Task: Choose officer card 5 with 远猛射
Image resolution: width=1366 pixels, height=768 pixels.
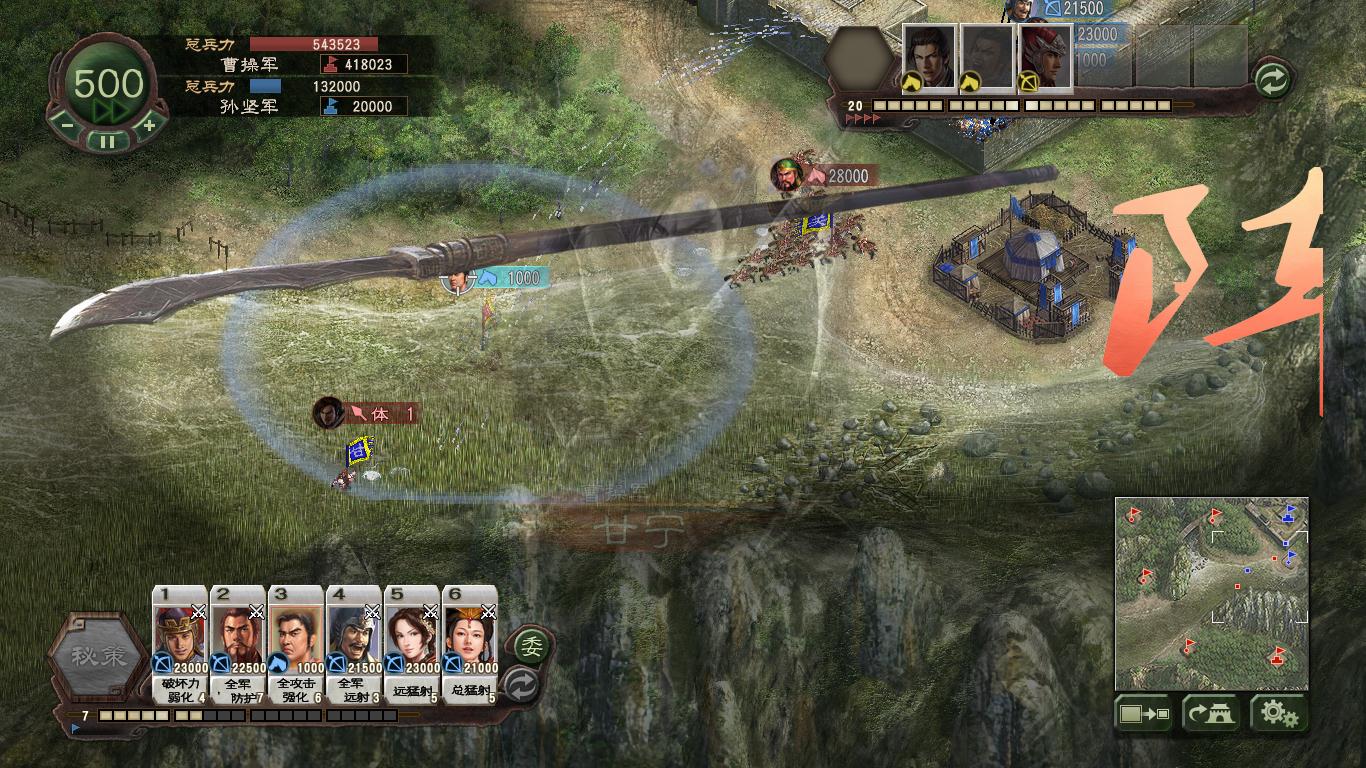Action: [x=412, y=645]
